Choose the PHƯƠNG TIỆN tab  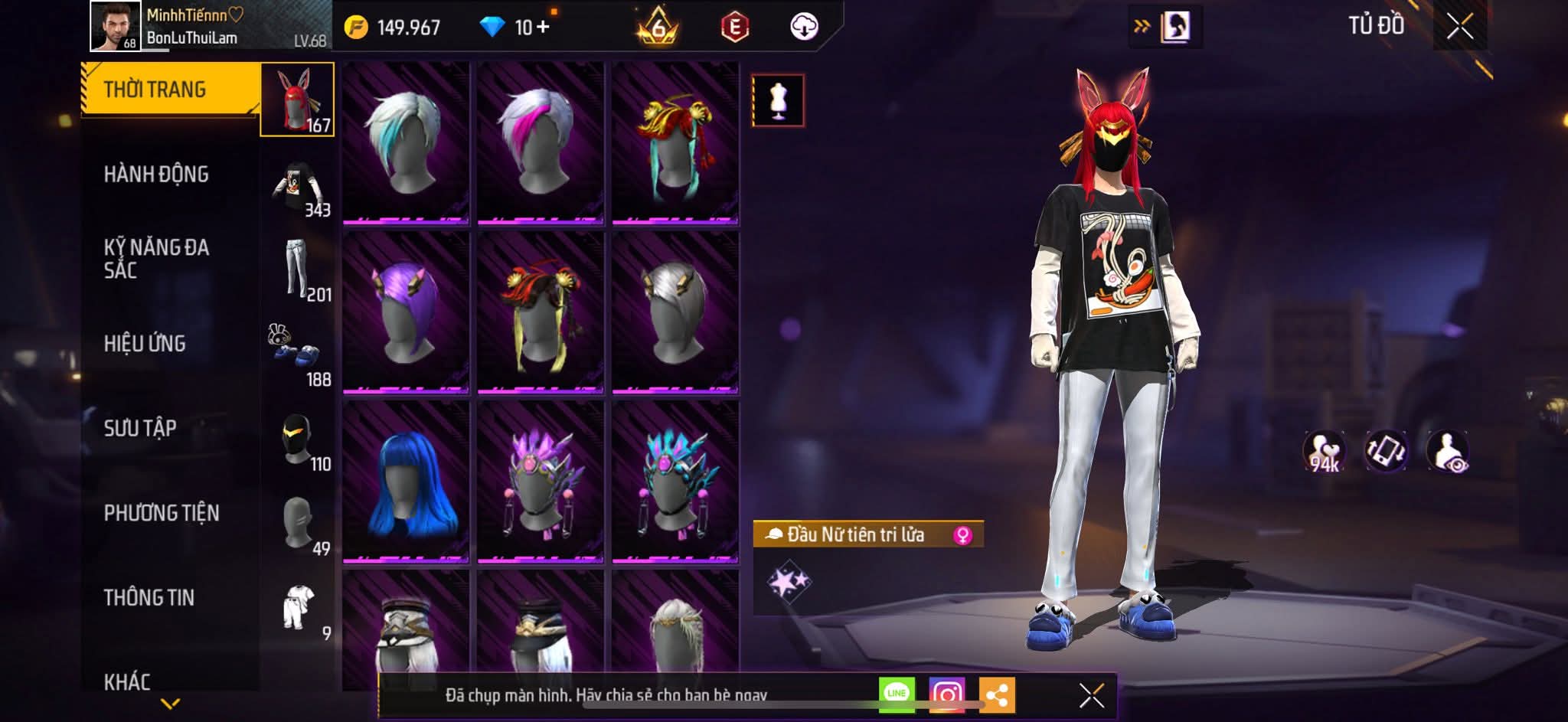162,513
